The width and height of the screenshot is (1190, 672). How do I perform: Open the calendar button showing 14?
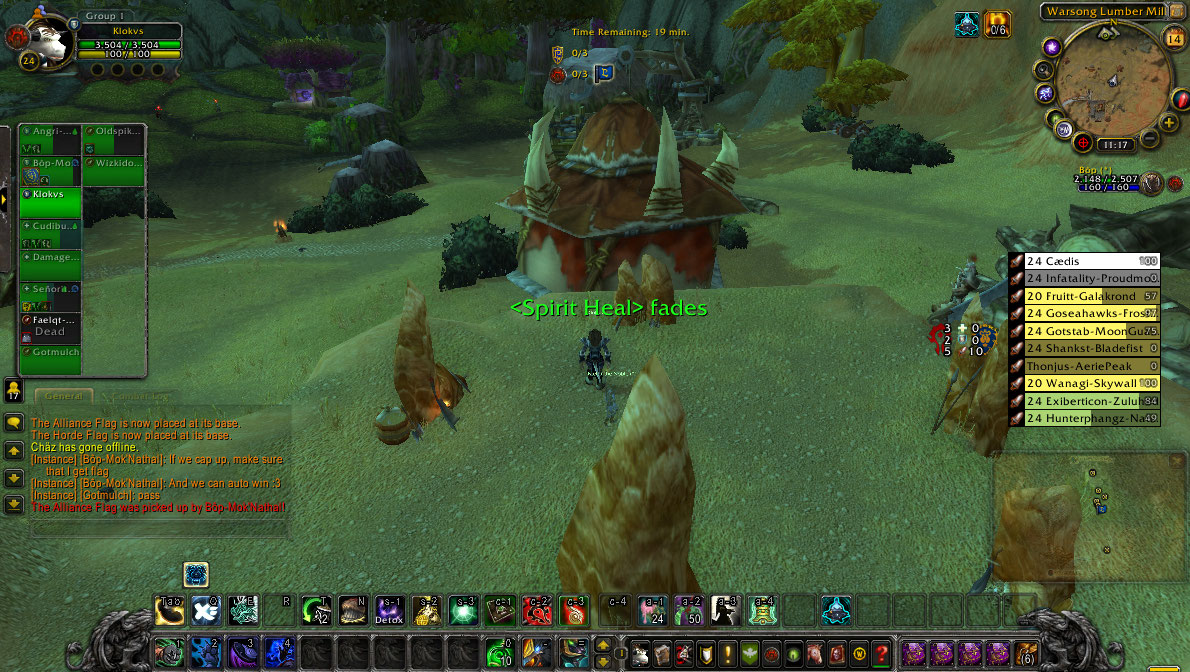coord(1174,39)
